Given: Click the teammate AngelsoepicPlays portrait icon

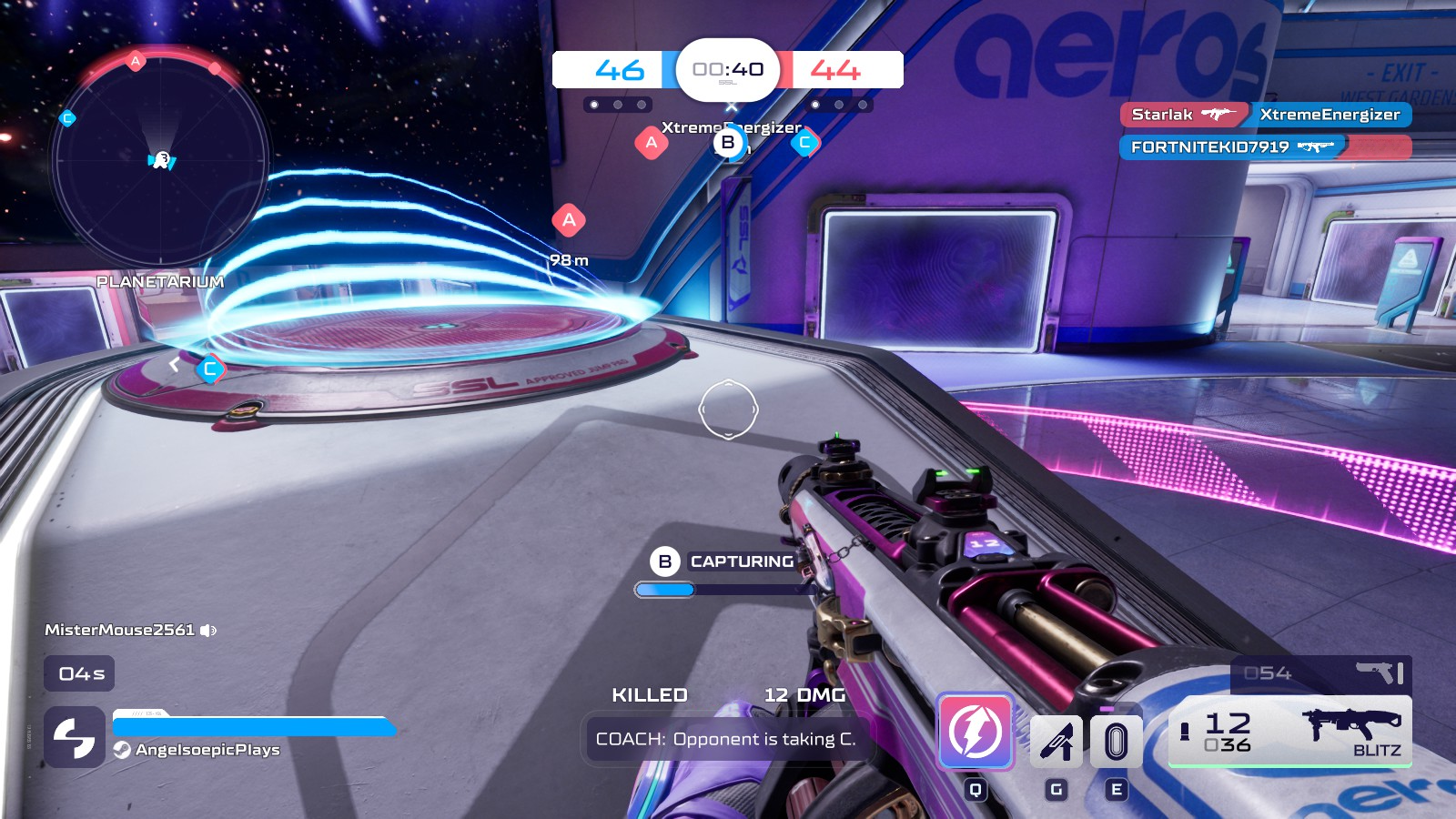Looking at the screenshot, I should coord(75,737).
